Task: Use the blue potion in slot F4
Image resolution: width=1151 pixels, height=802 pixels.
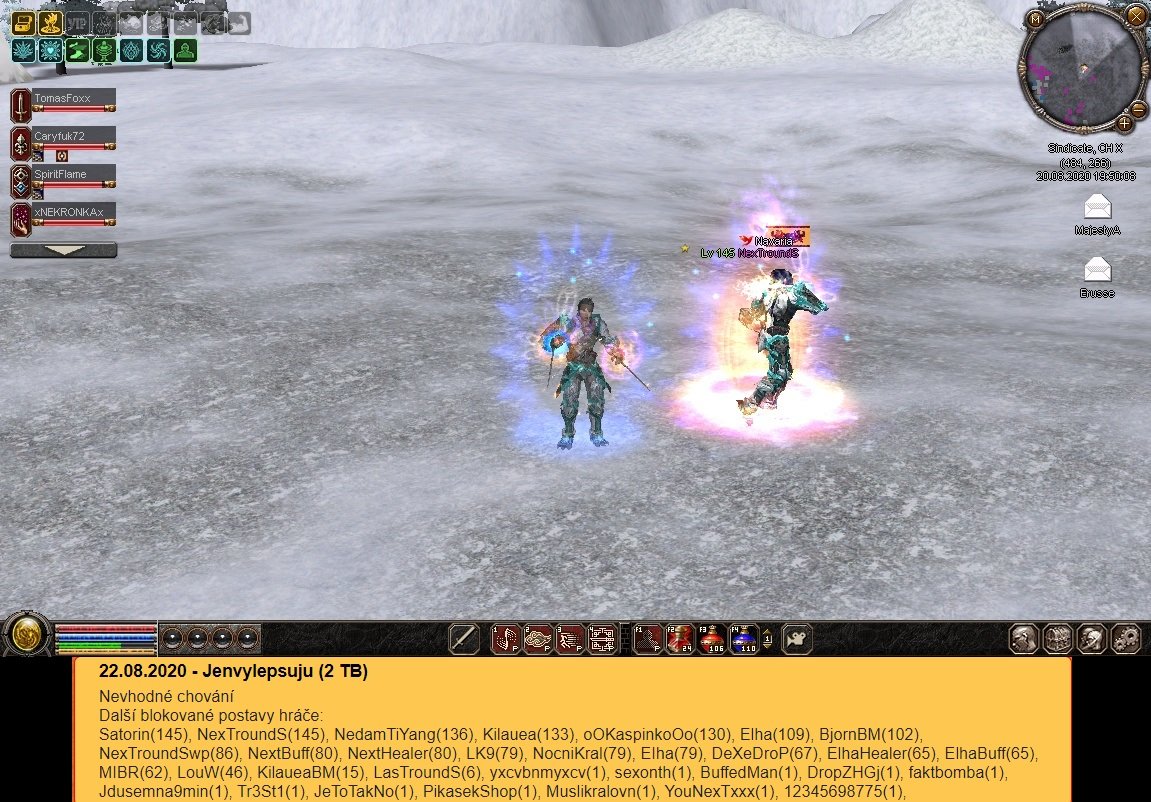Action: (x=744, y=638)
